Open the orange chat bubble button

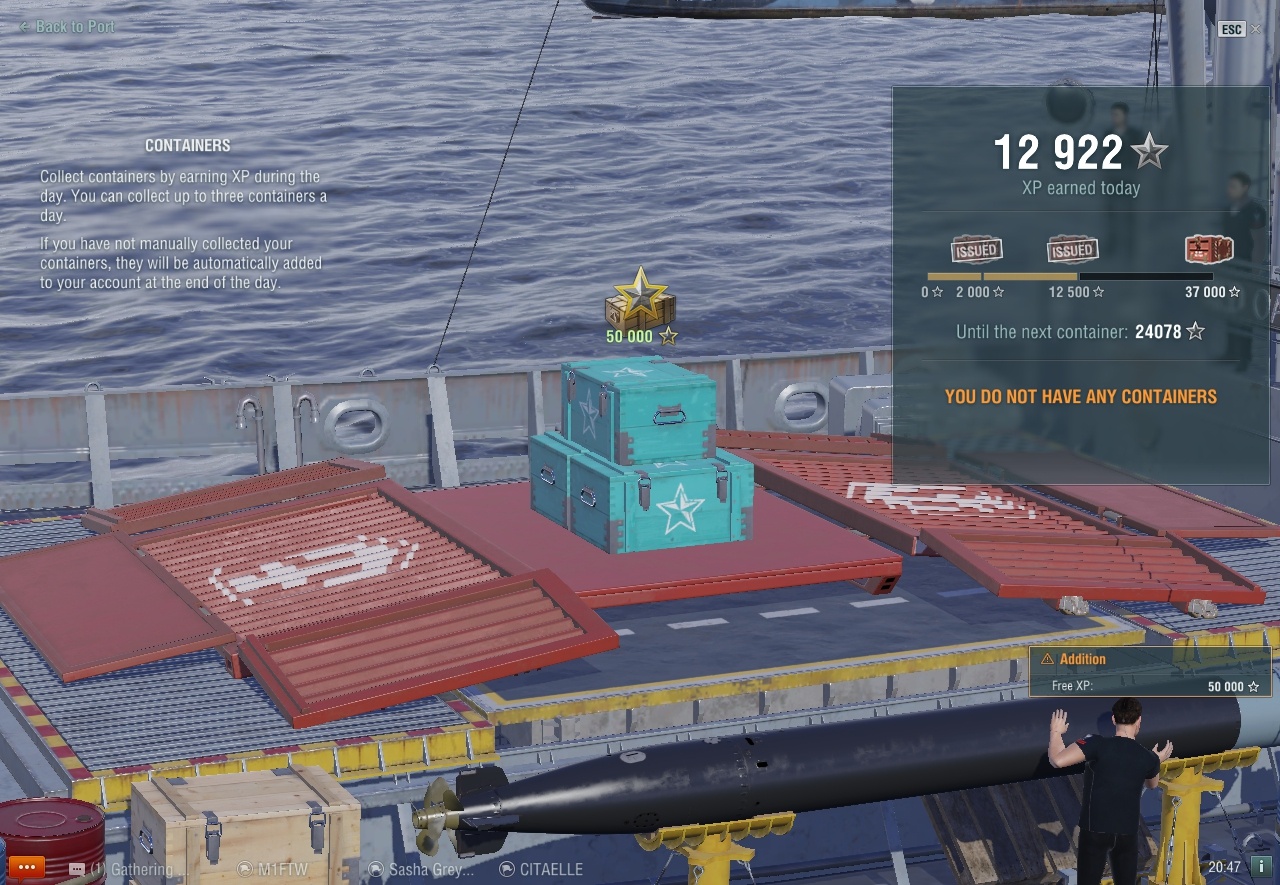26,867
